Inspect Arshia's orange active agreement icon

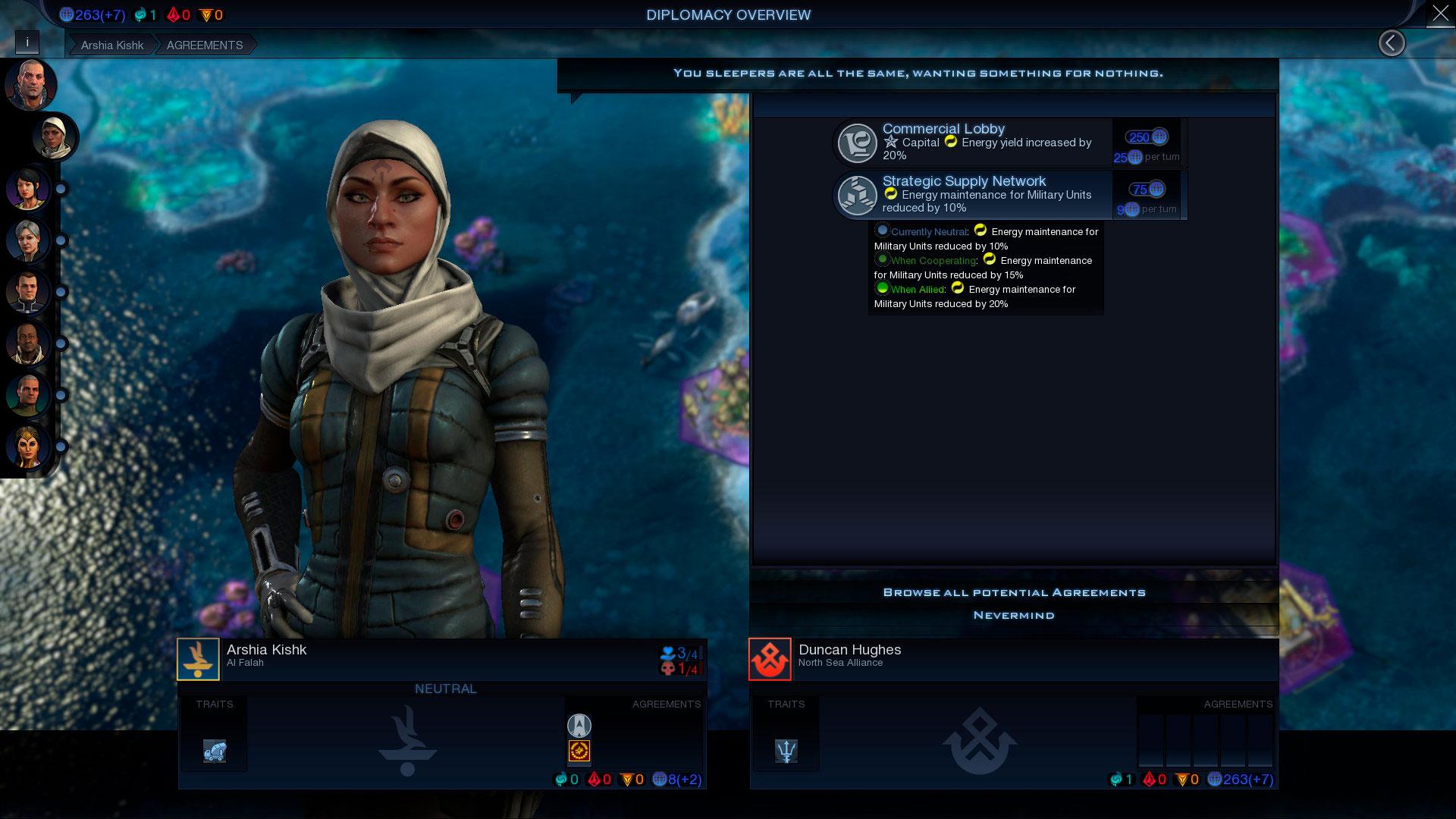click(579, 751)
